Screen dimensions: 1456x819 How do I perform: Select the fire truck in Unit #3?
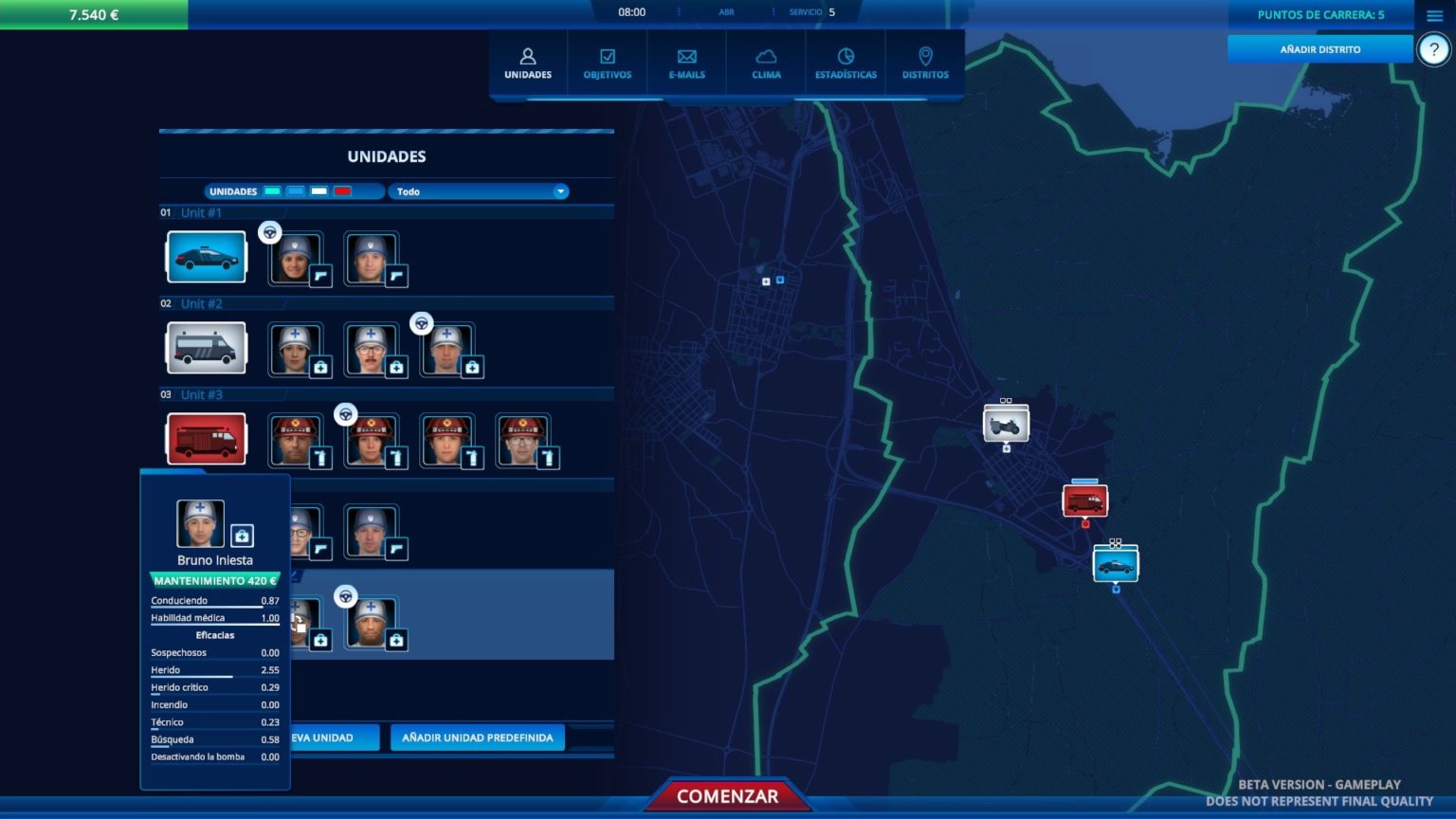207,439
